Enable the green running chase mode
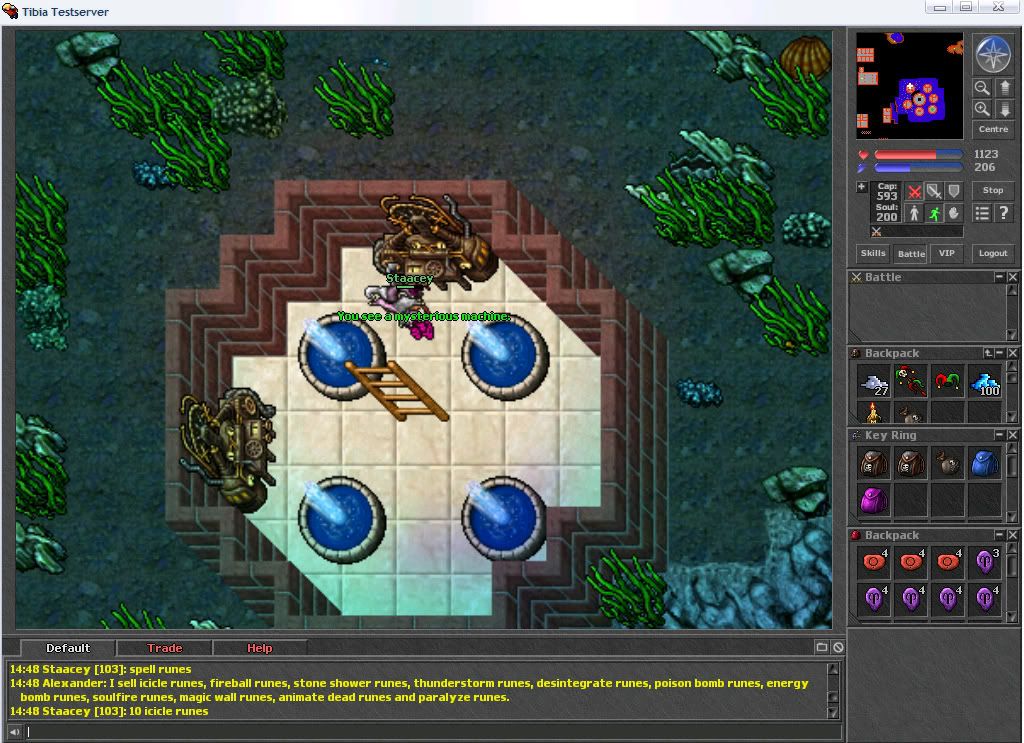This screenshot has width=1024, height=743. point(933,213)
